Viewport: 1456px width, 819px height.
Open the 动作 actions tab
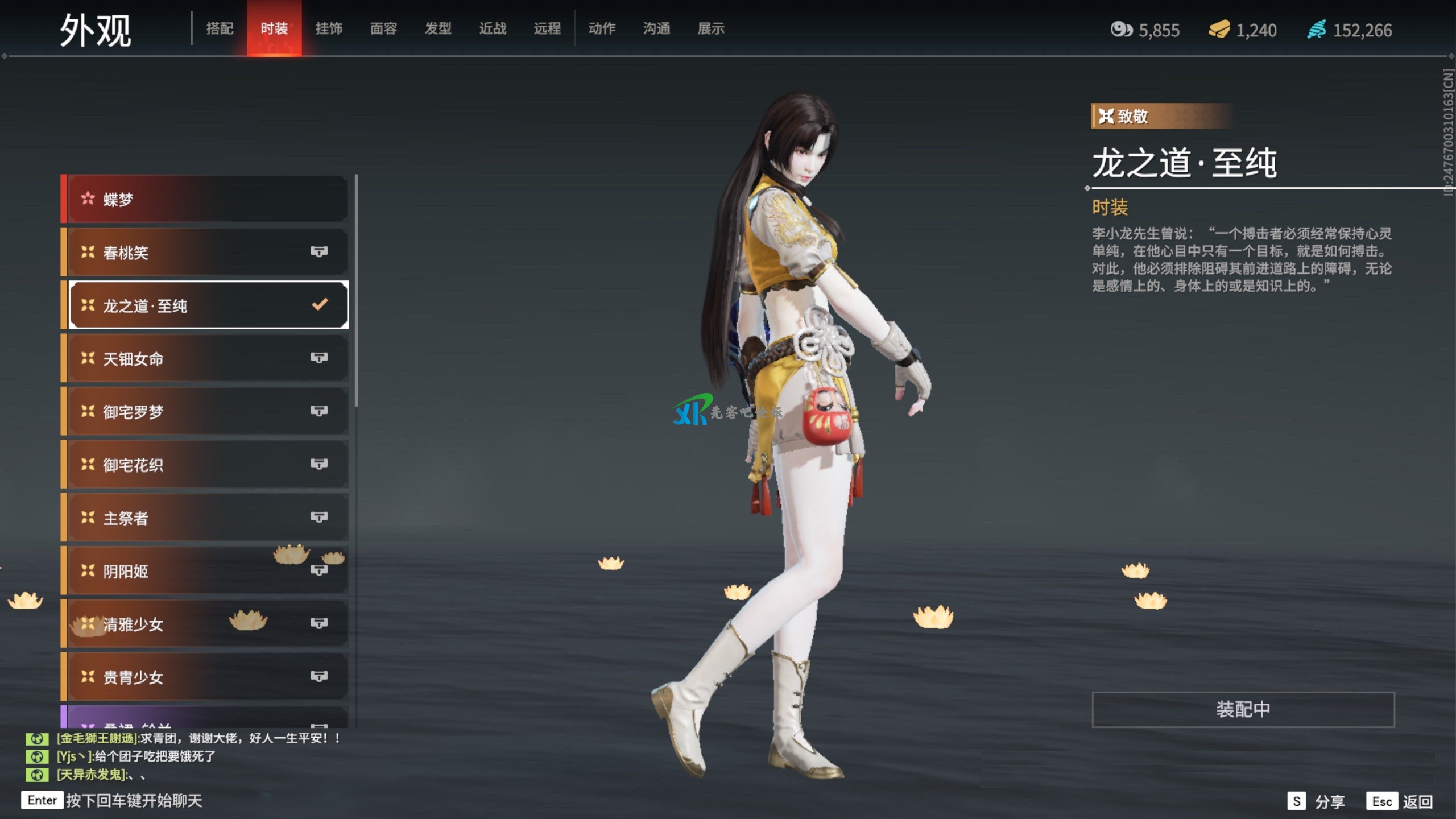(602, 28)
